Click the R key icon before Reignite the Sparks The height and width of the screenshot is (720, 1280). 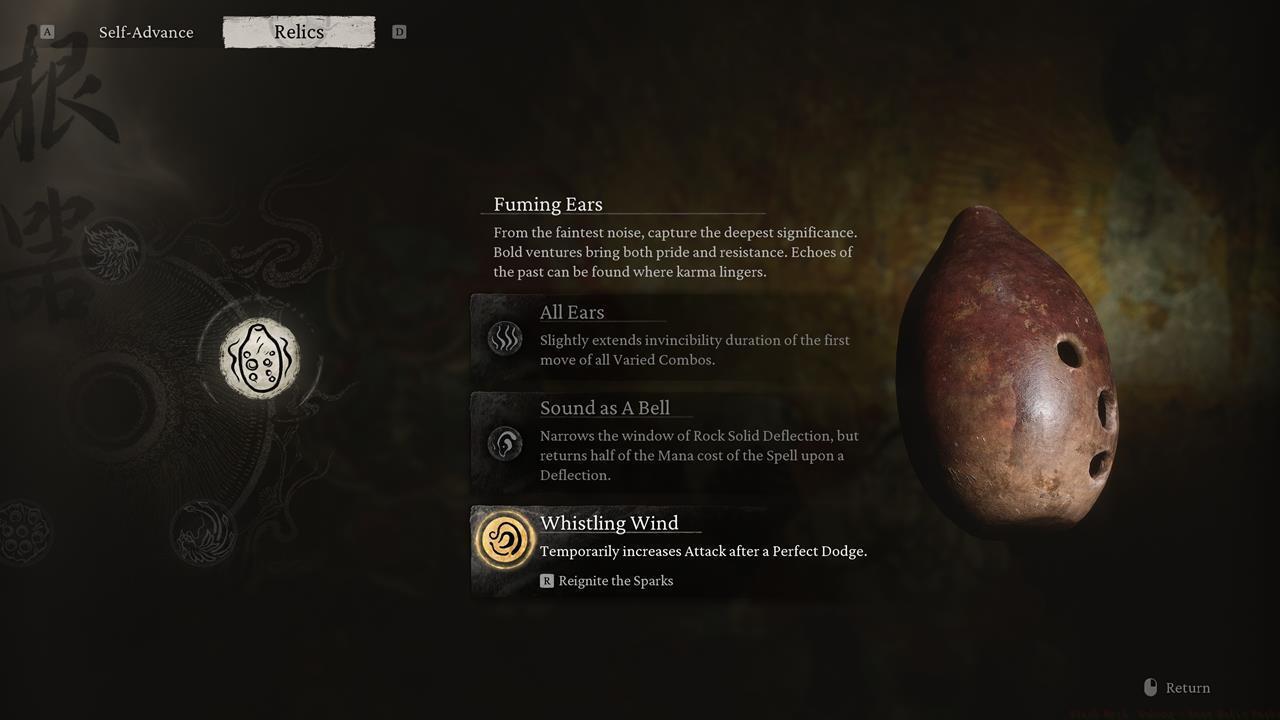(x=547, y=580)
